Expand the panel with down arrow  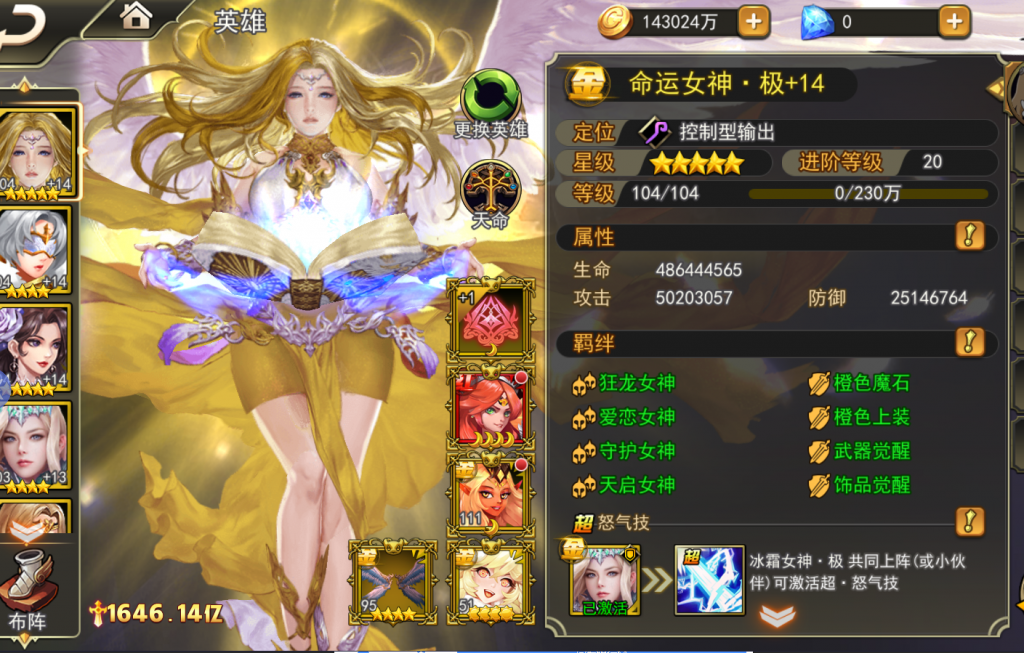[777, 617]
